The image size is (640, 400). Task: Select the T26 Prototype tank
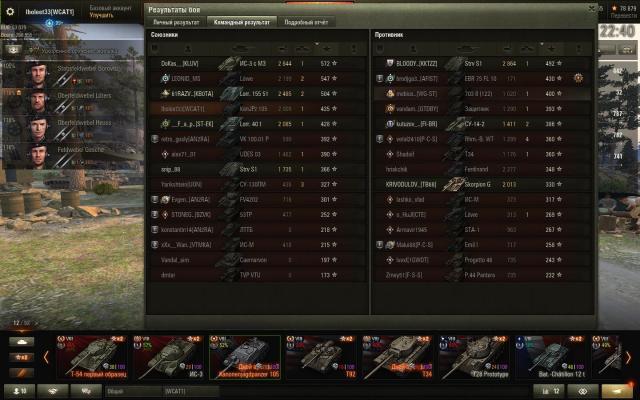474,356
